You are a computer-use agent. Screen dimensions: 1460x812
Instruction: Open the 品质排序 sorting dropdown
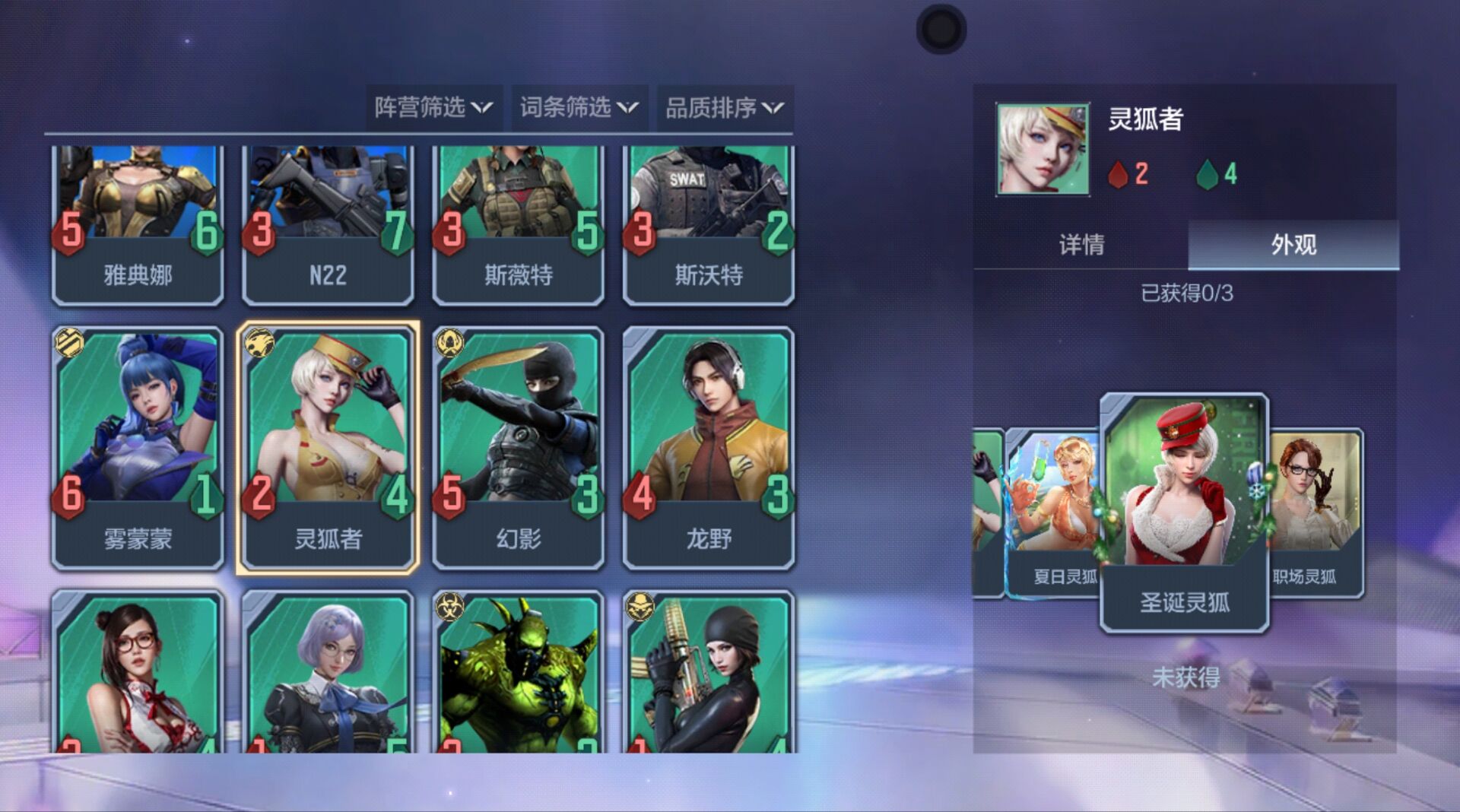(722, 107)
